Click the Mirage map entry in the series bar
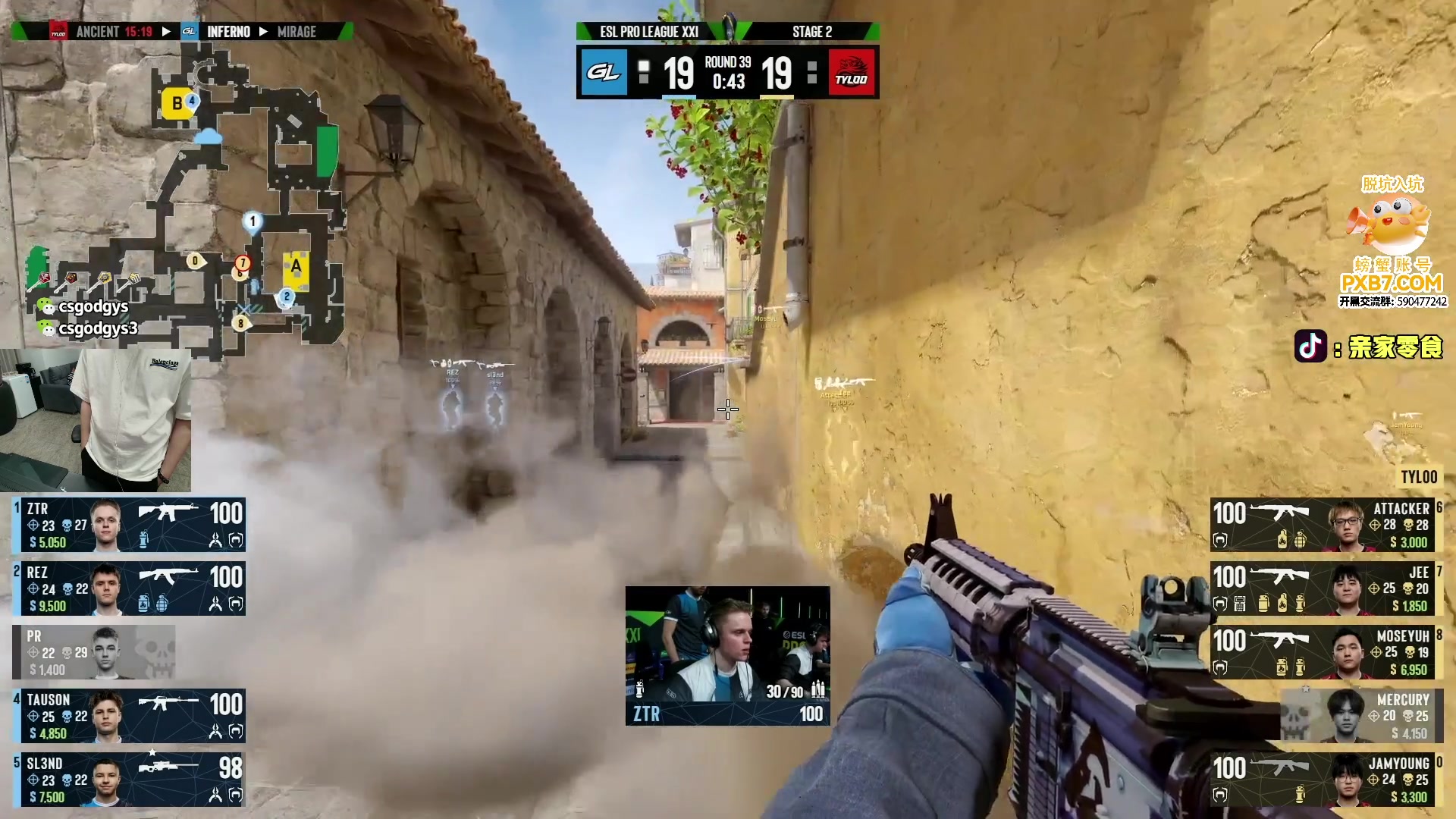Viewport: 1456px width, 819px height. [x=297, y=32]
